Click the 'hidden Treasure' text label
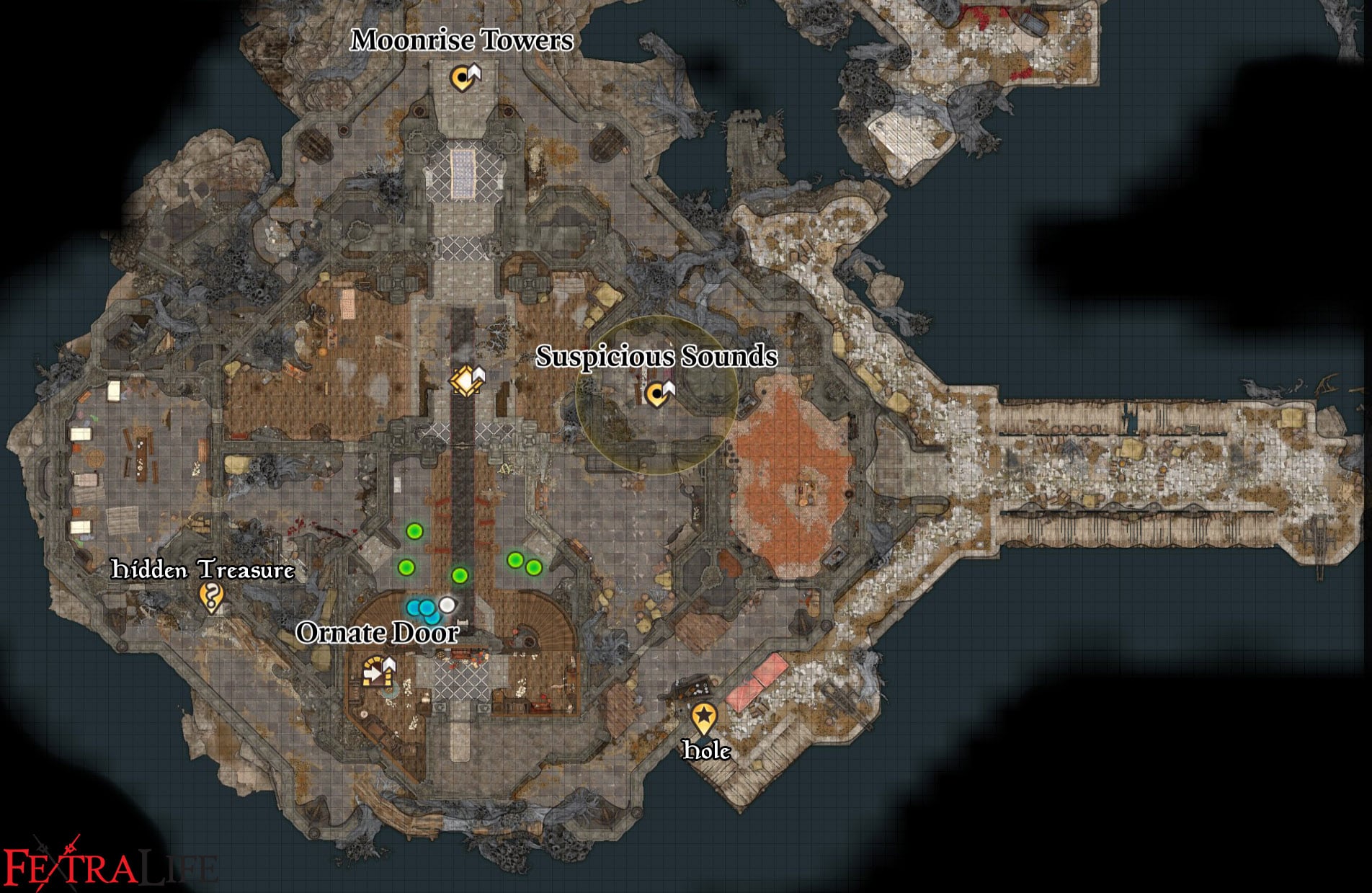The image size is (1372, 893). 204,569
